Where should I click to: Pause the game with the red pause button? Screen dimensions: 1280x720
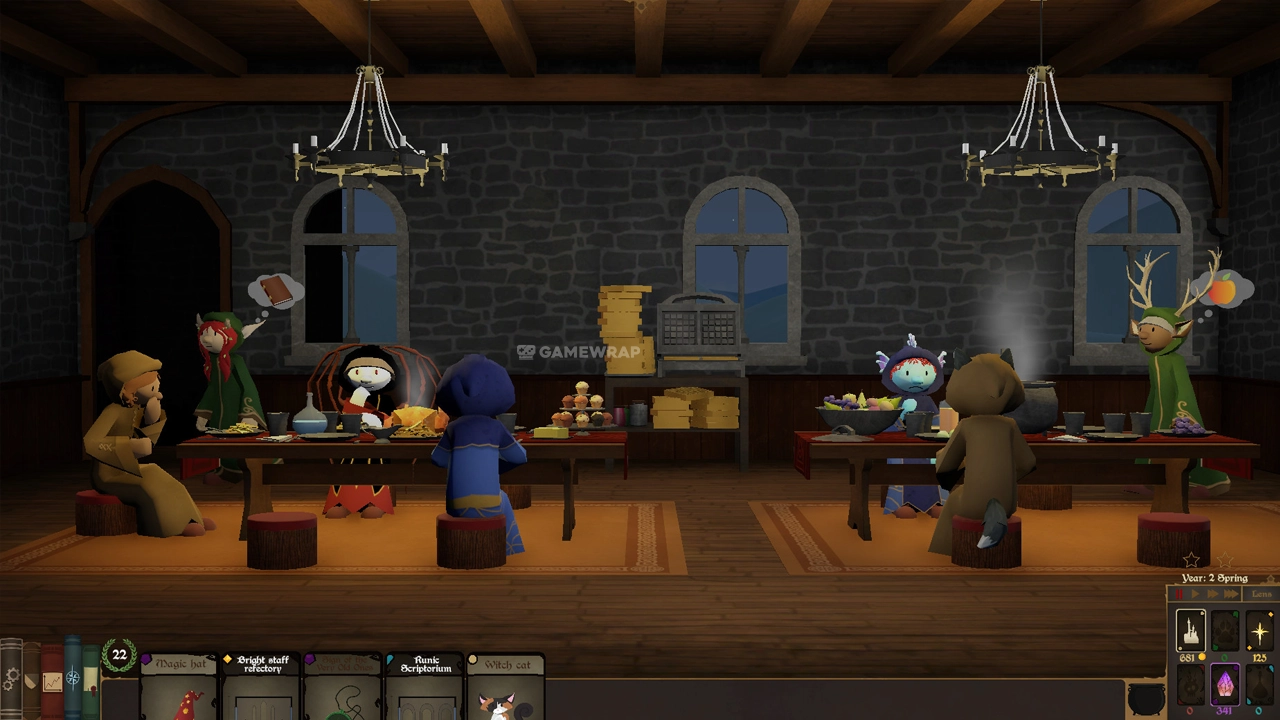click(1178, 595)
